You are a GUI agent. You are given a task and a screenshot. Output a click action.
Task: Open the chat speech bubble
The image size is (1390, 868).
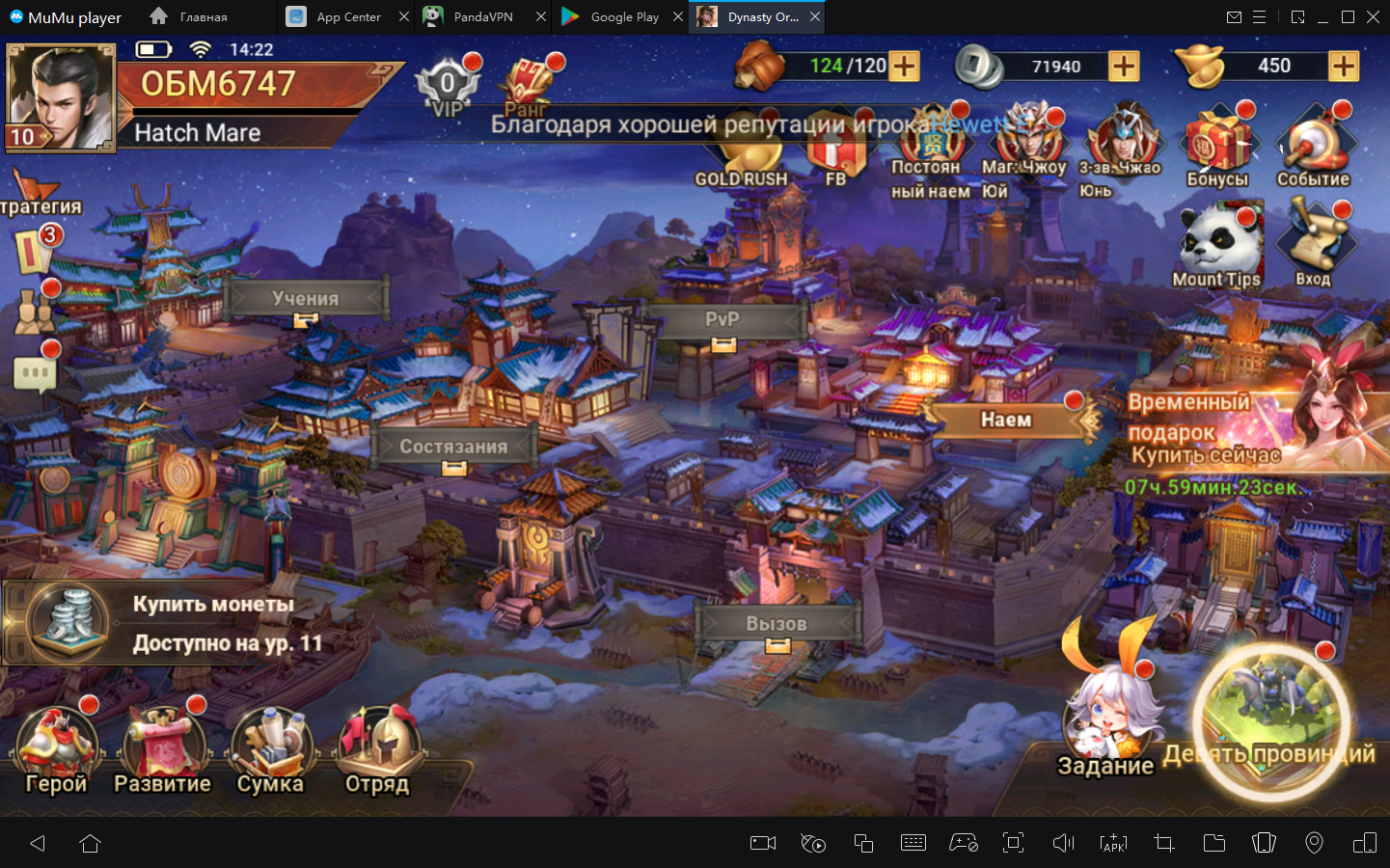tap(35, 373)
